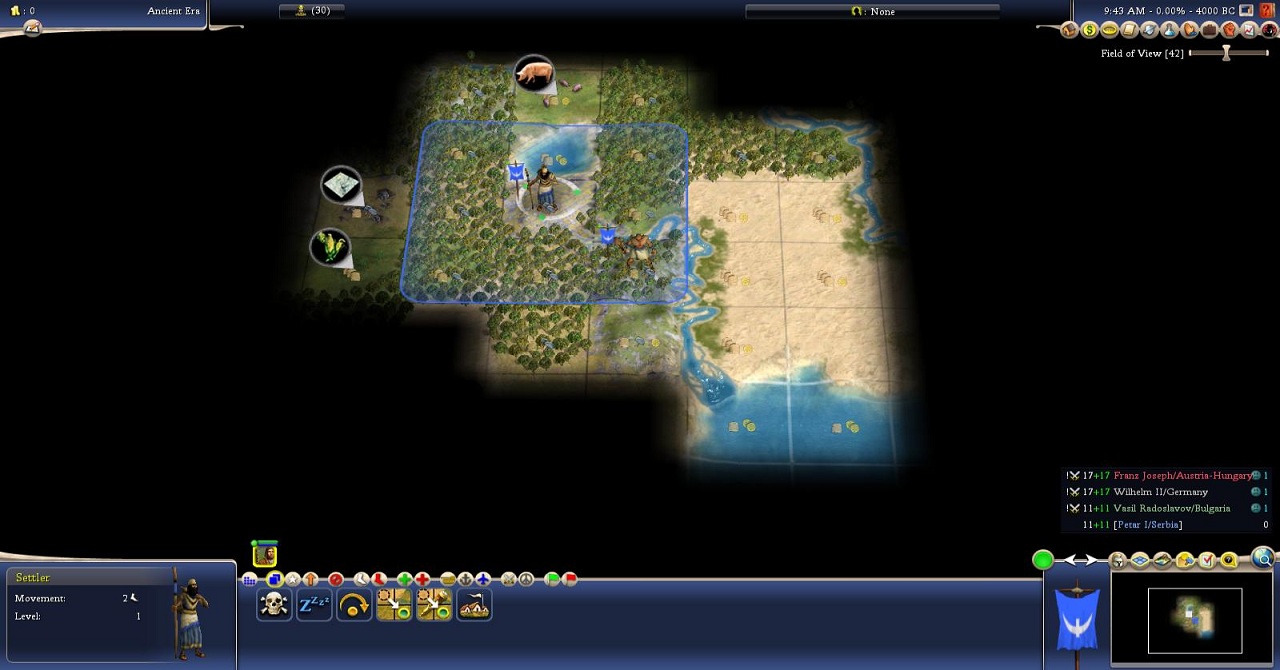1280x670 pixels.
Task: Open the globe view magnifier button
Action: (x=1263, y=559)
